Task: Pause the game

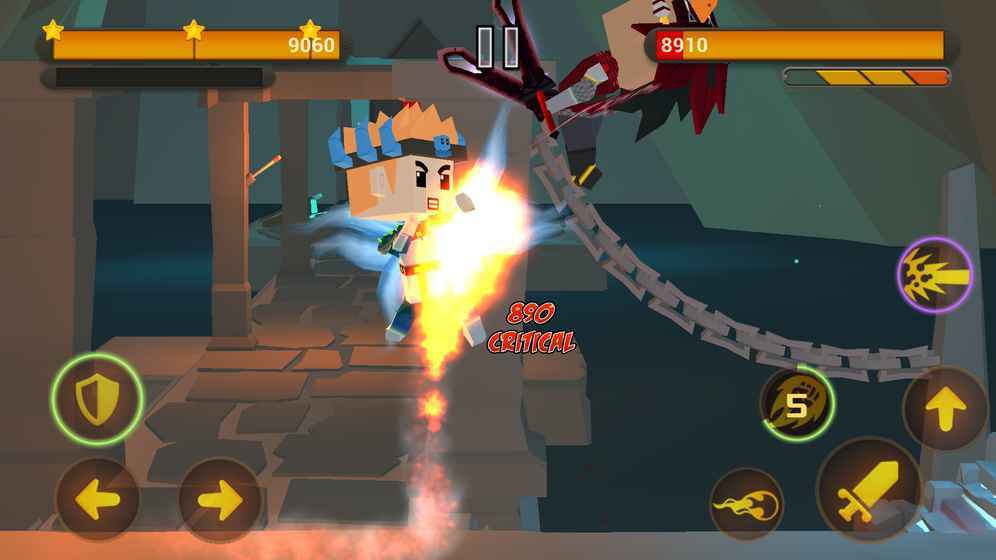Action: (497, 47)
